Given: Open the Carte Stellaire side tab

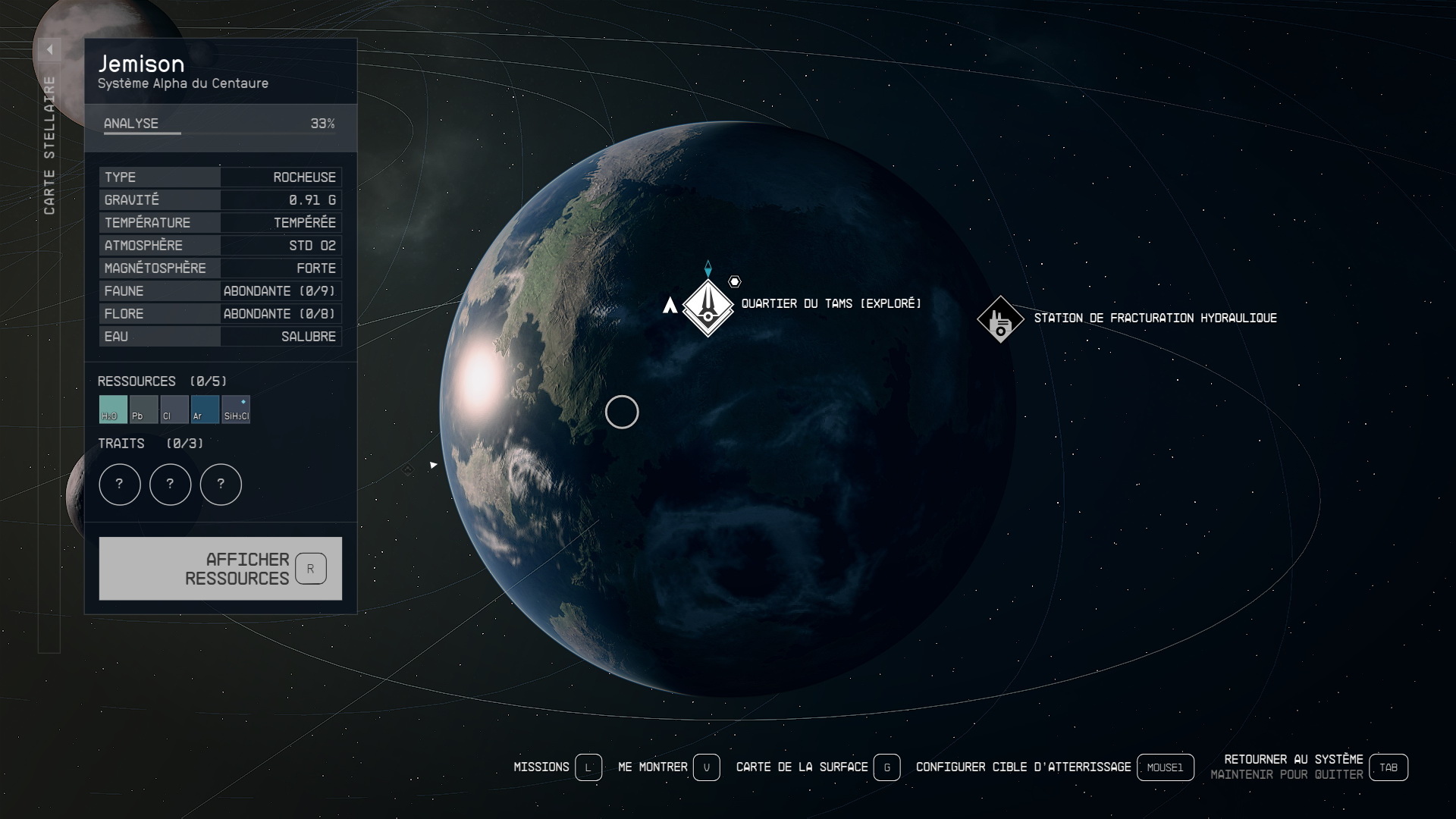Looking at the screenshot, I should 49,146.
